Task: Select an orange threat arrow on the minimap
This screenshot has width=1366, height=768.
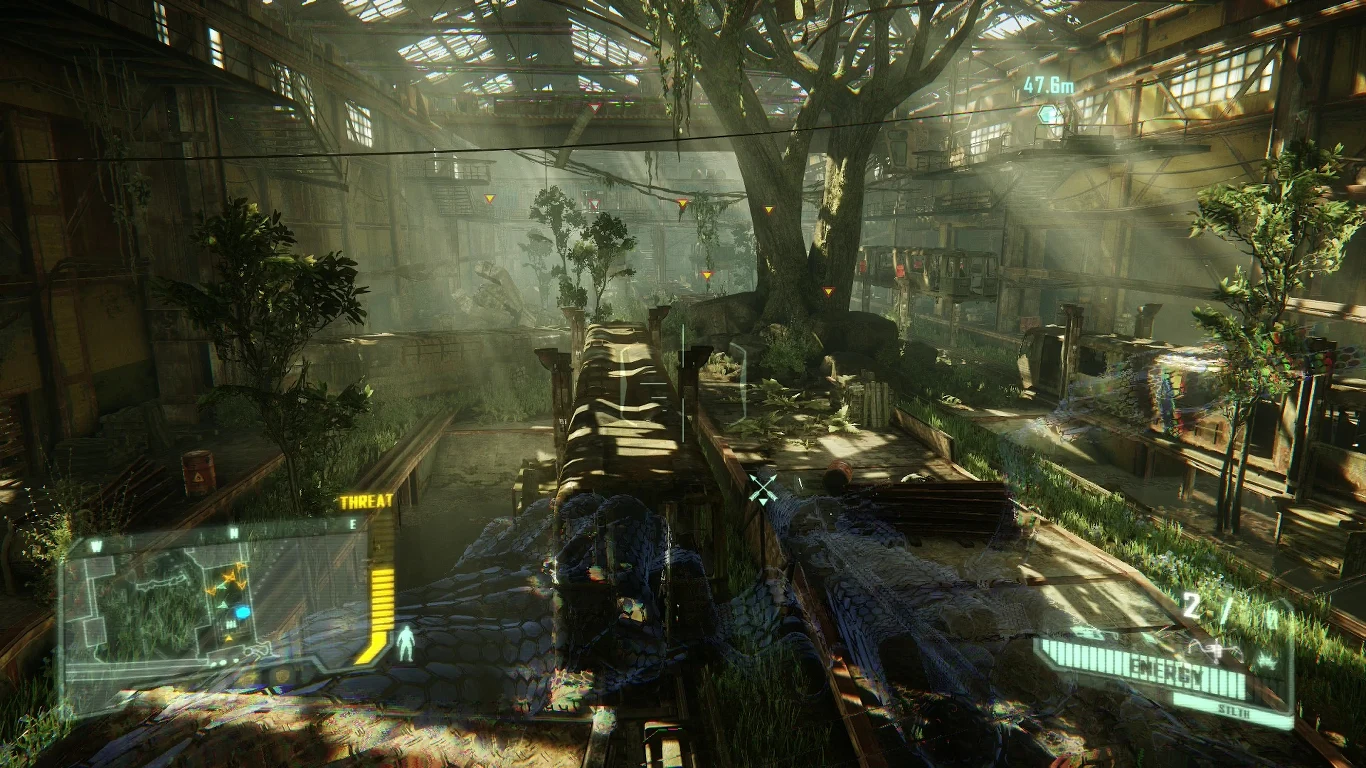Action: (x=227, y=577)
